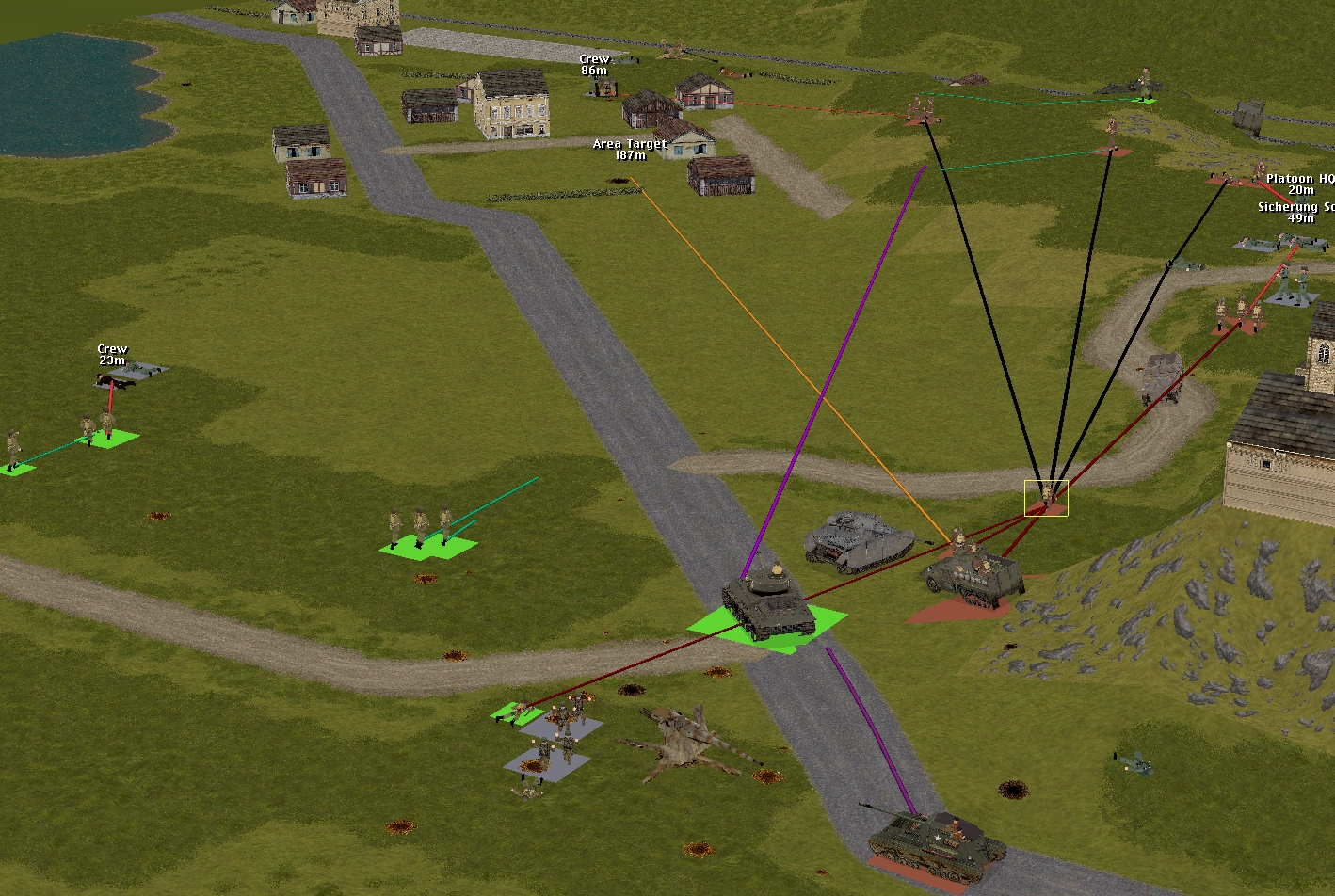Select the unit inside the yellow selection box

1046,497
